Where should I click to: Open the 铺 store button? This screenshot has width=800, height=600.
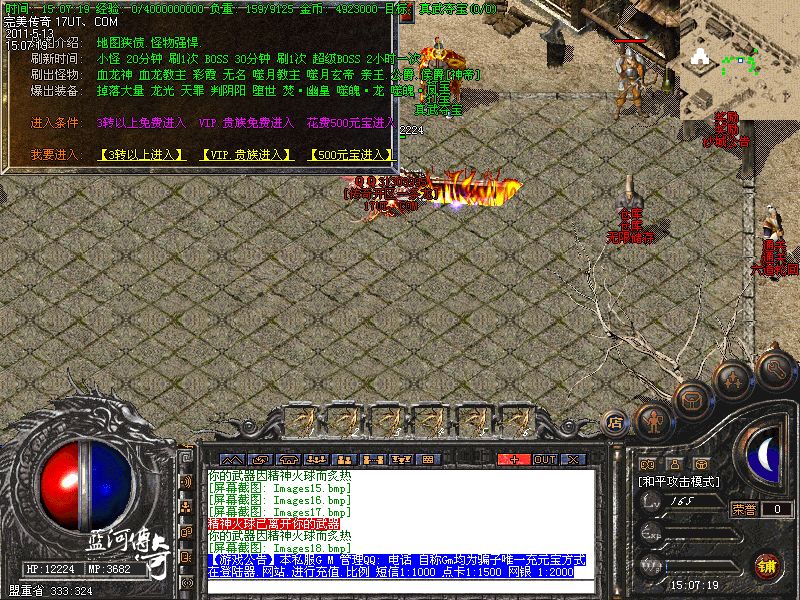pyautogui.click(x=765, y=565)
